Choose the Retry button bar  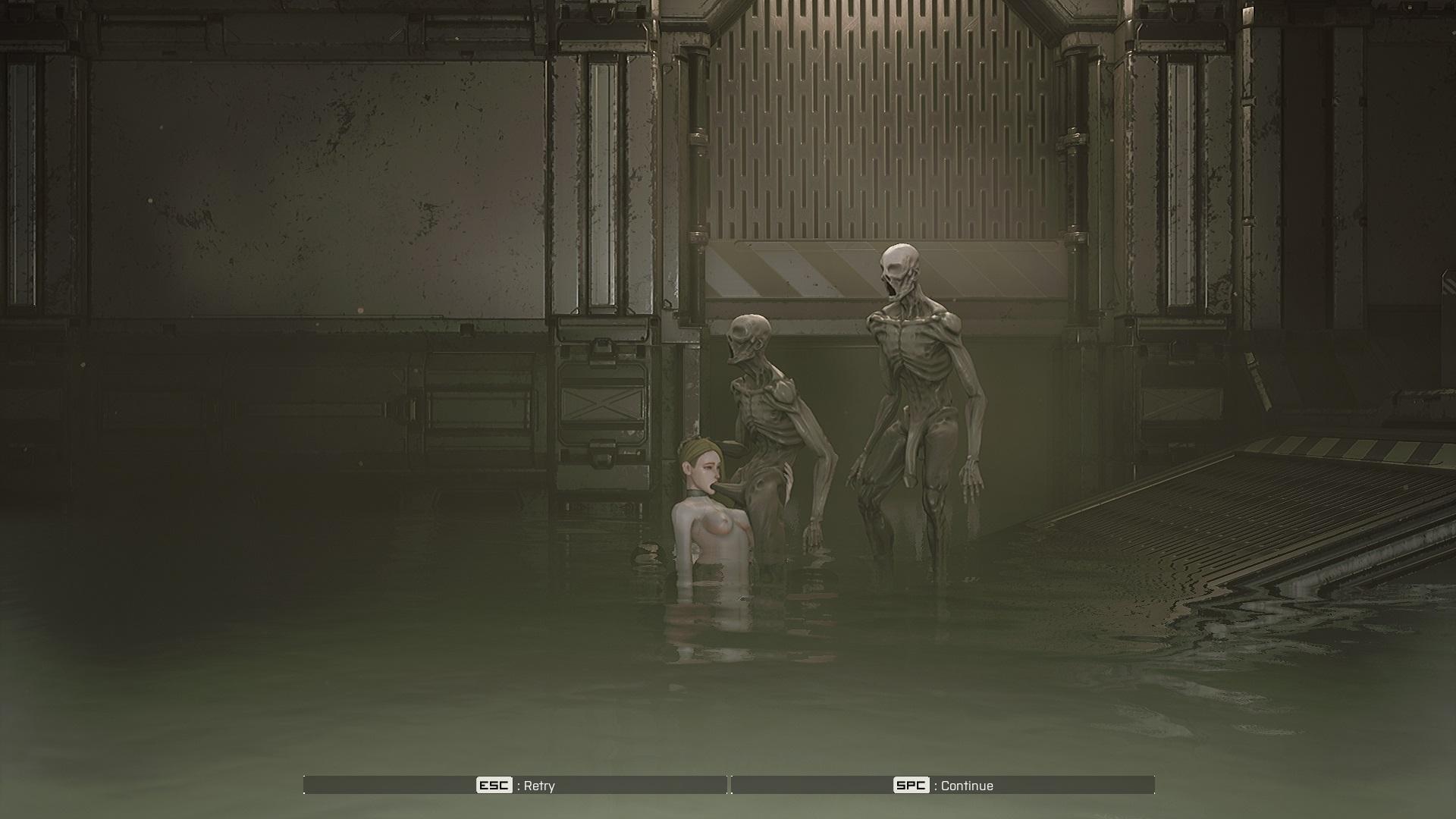coord(516,785)
